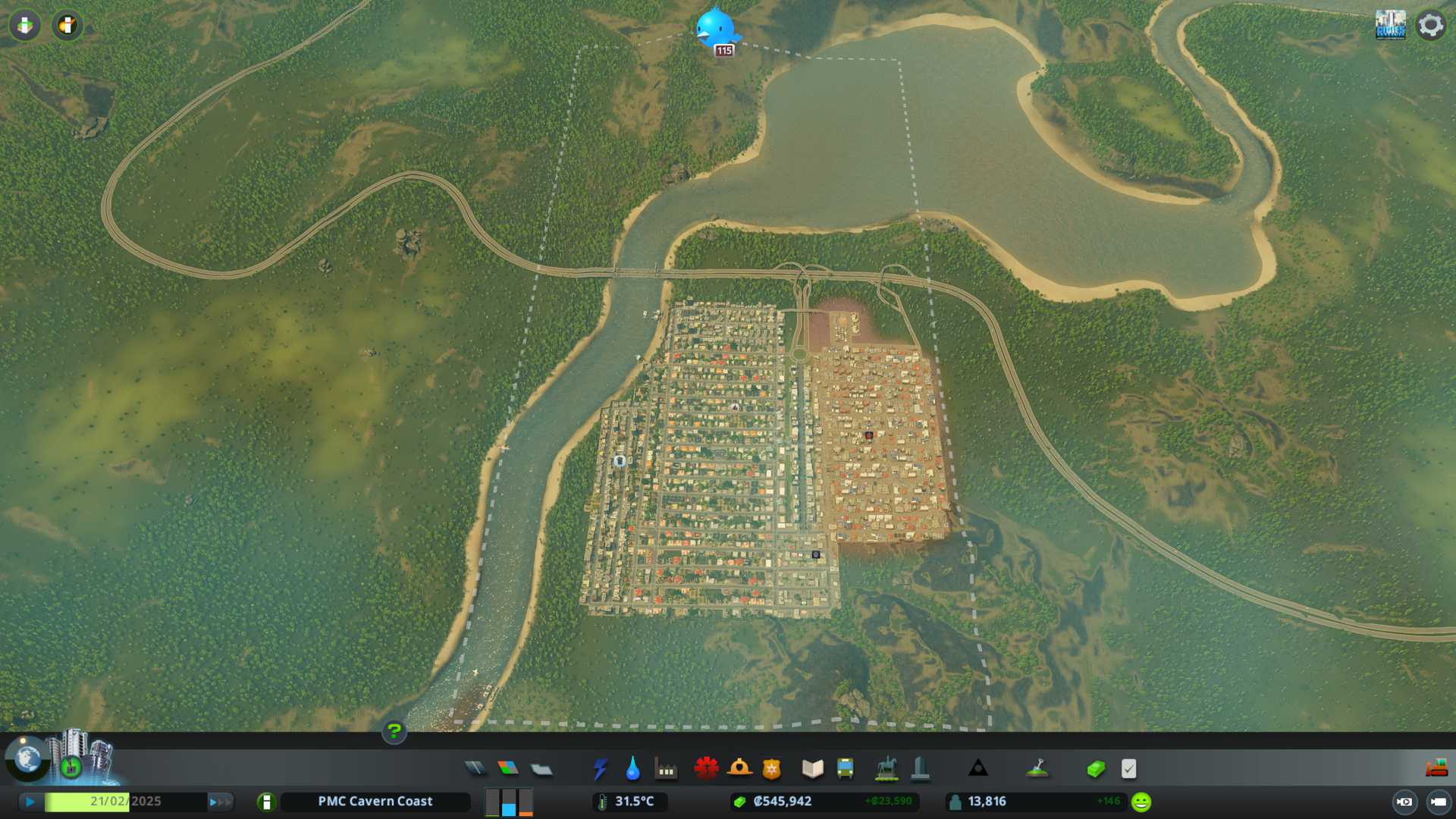Open the gear options menu
Image resolution: width=1456 pixels, height=819 pixels.
1430,25
